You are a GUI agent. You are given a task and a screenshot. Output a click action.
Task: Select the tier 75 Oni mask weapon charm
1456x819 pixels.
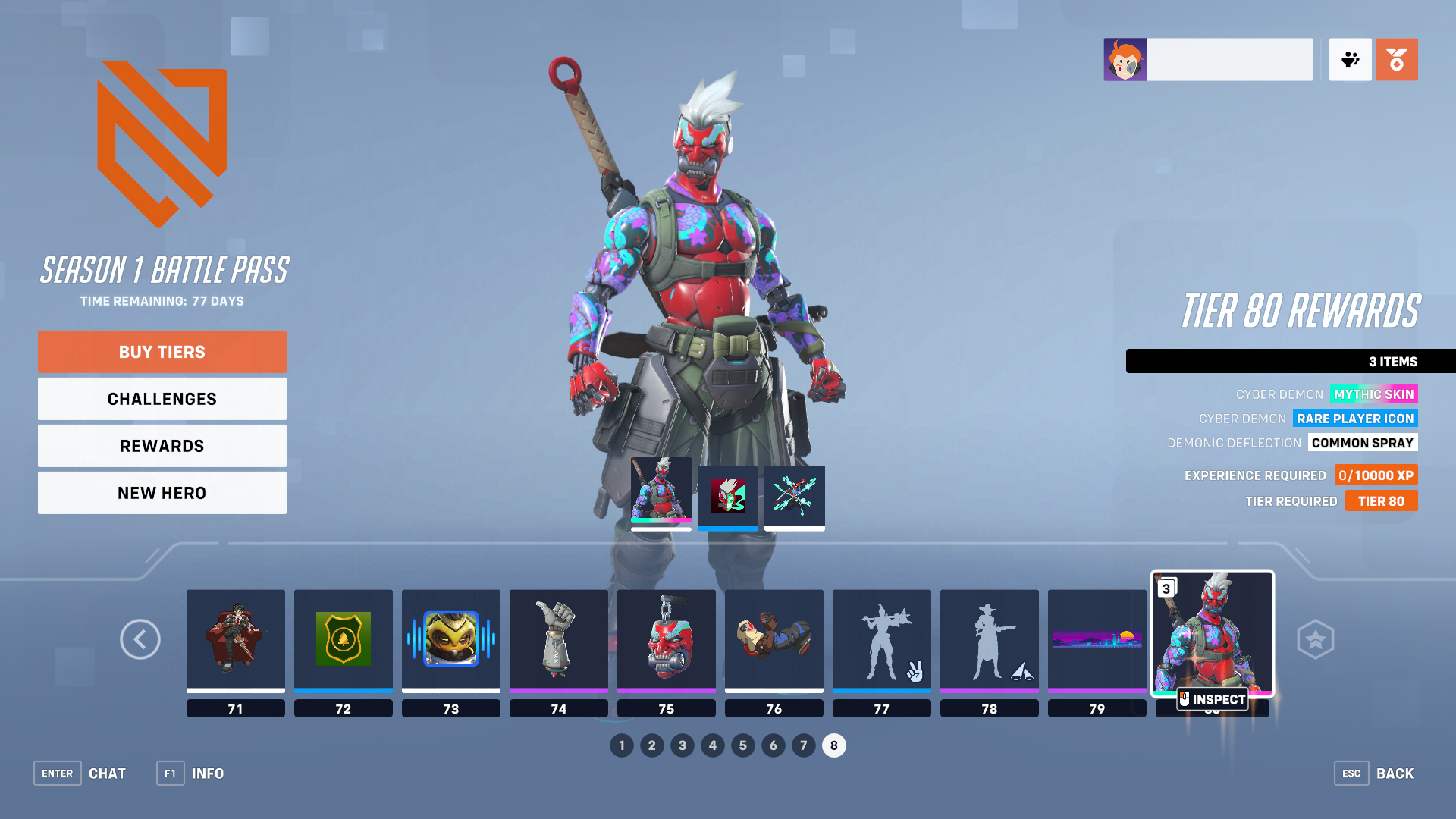click(666, 639)
